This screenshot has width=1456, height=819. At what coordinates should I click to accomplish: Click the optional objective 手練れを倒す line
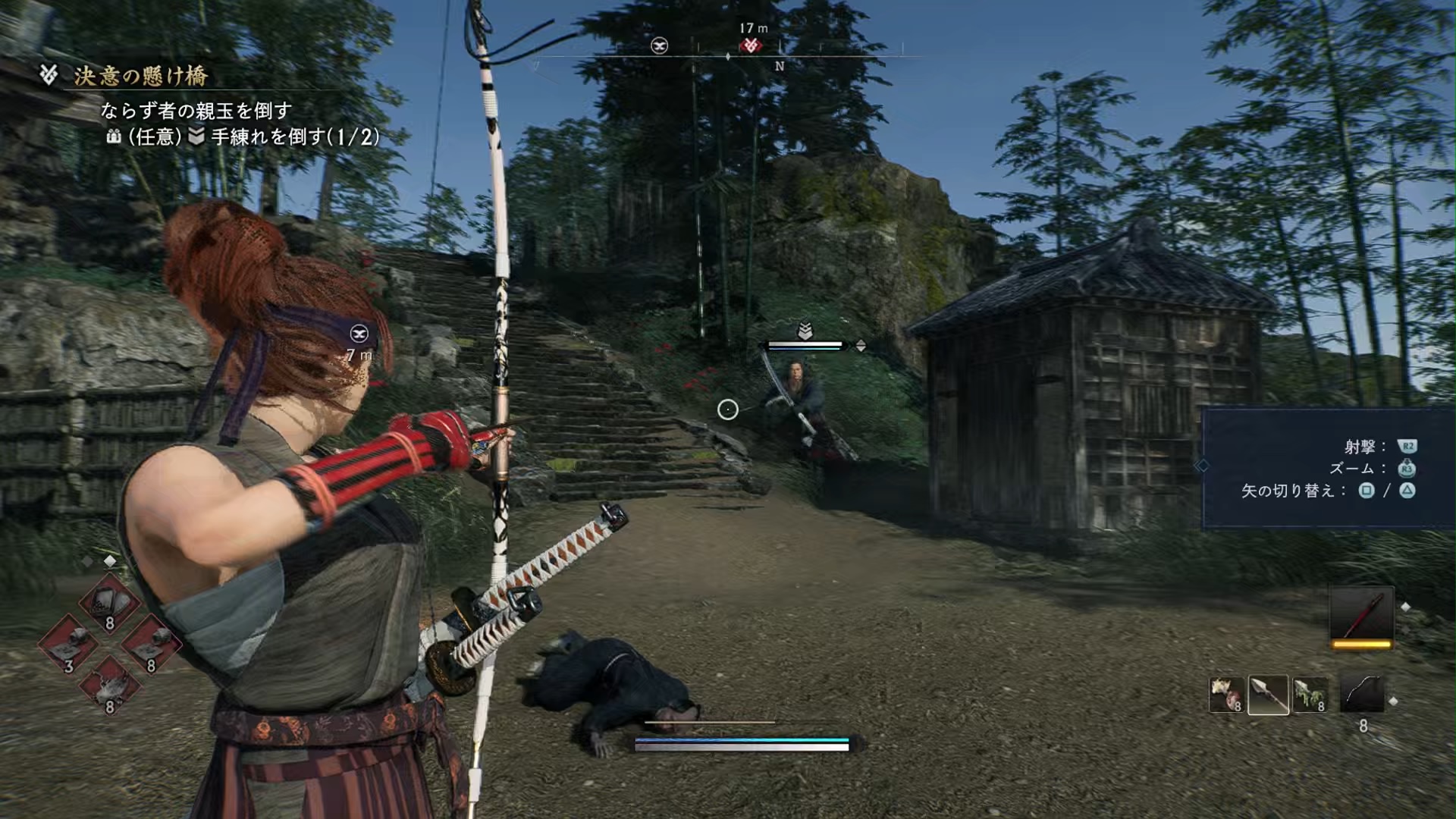coord(294,137)
